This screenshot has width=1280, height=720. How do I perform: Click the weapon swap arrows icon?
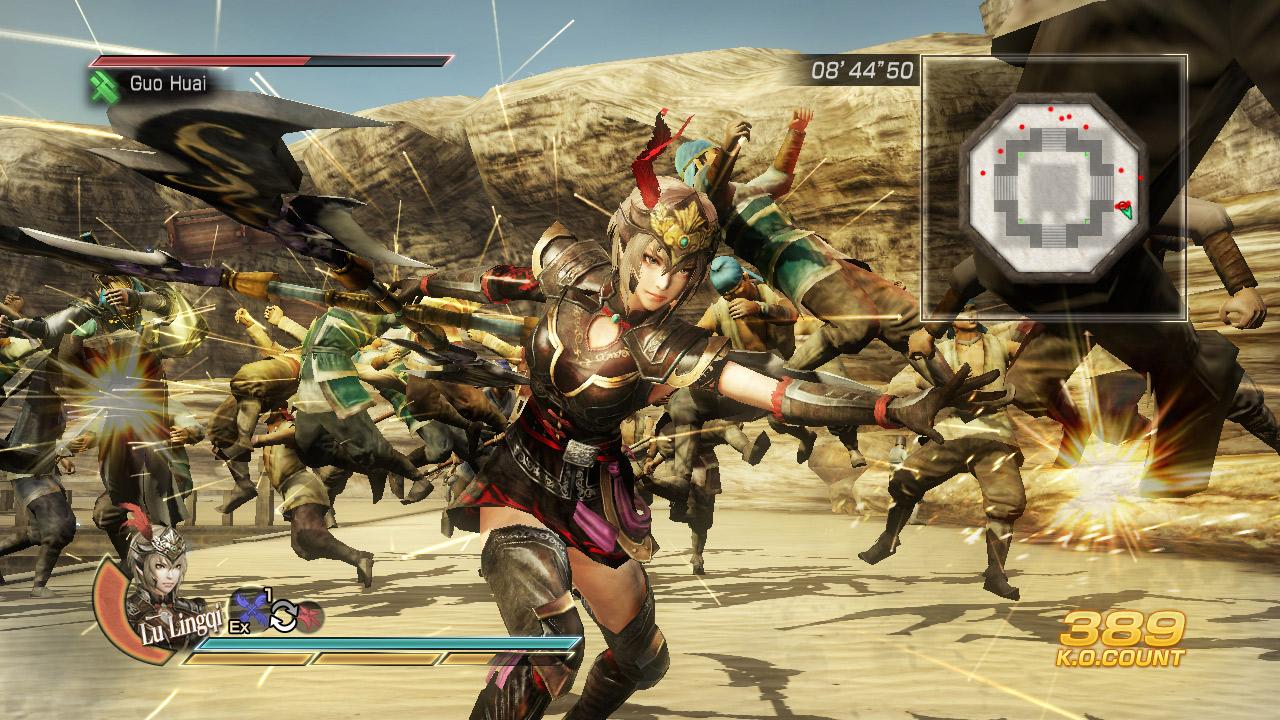(283, 616)
